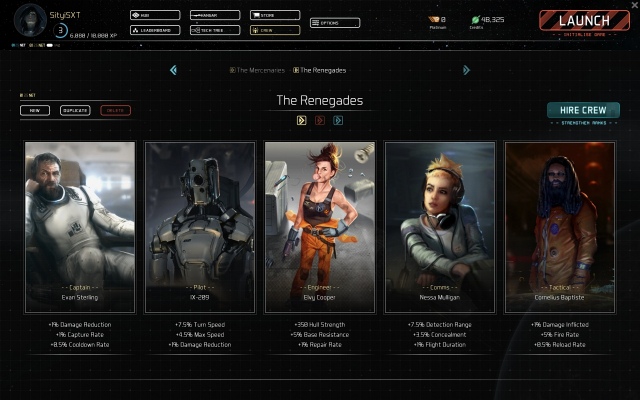Switch to The Mercenaries crew tab
Viewport: 640px width, 400px height.
click(x=258, y=70)
